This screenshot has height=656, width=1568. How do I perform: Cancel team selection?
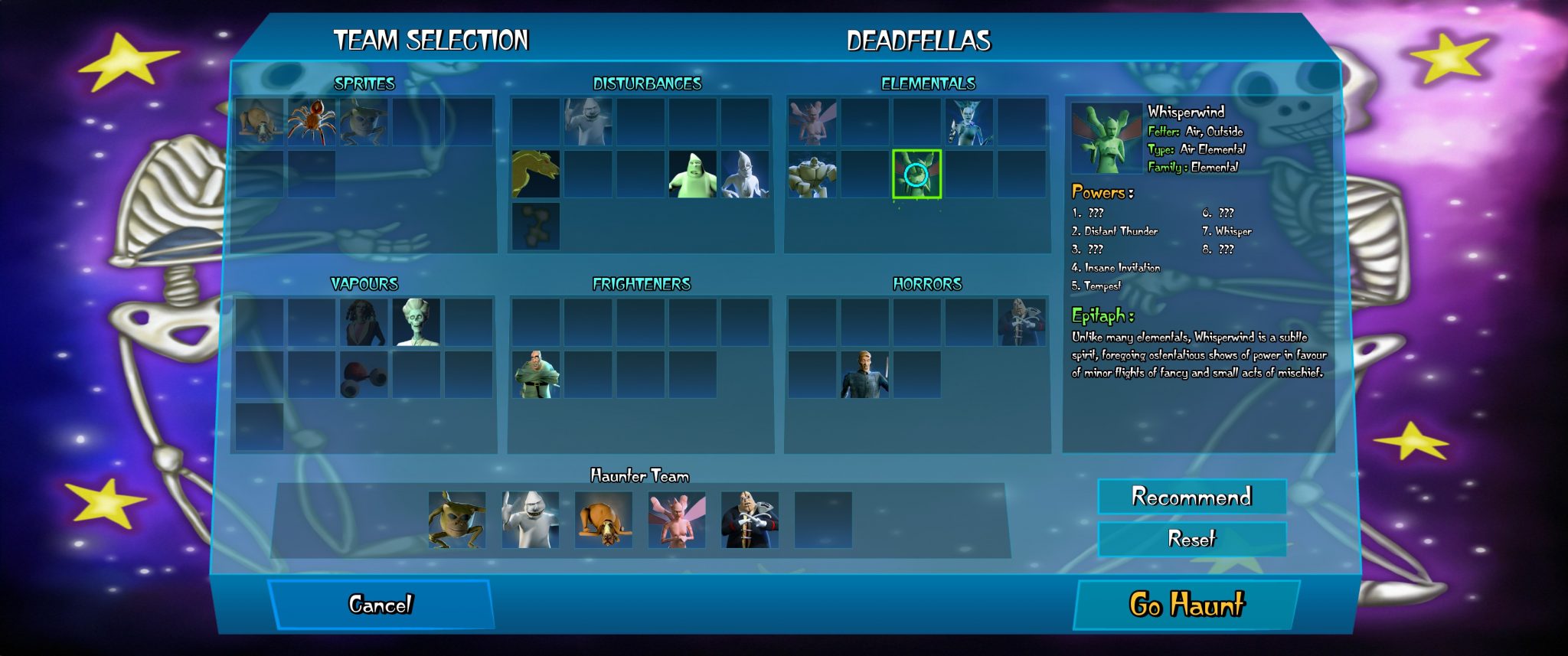[380, 605]
